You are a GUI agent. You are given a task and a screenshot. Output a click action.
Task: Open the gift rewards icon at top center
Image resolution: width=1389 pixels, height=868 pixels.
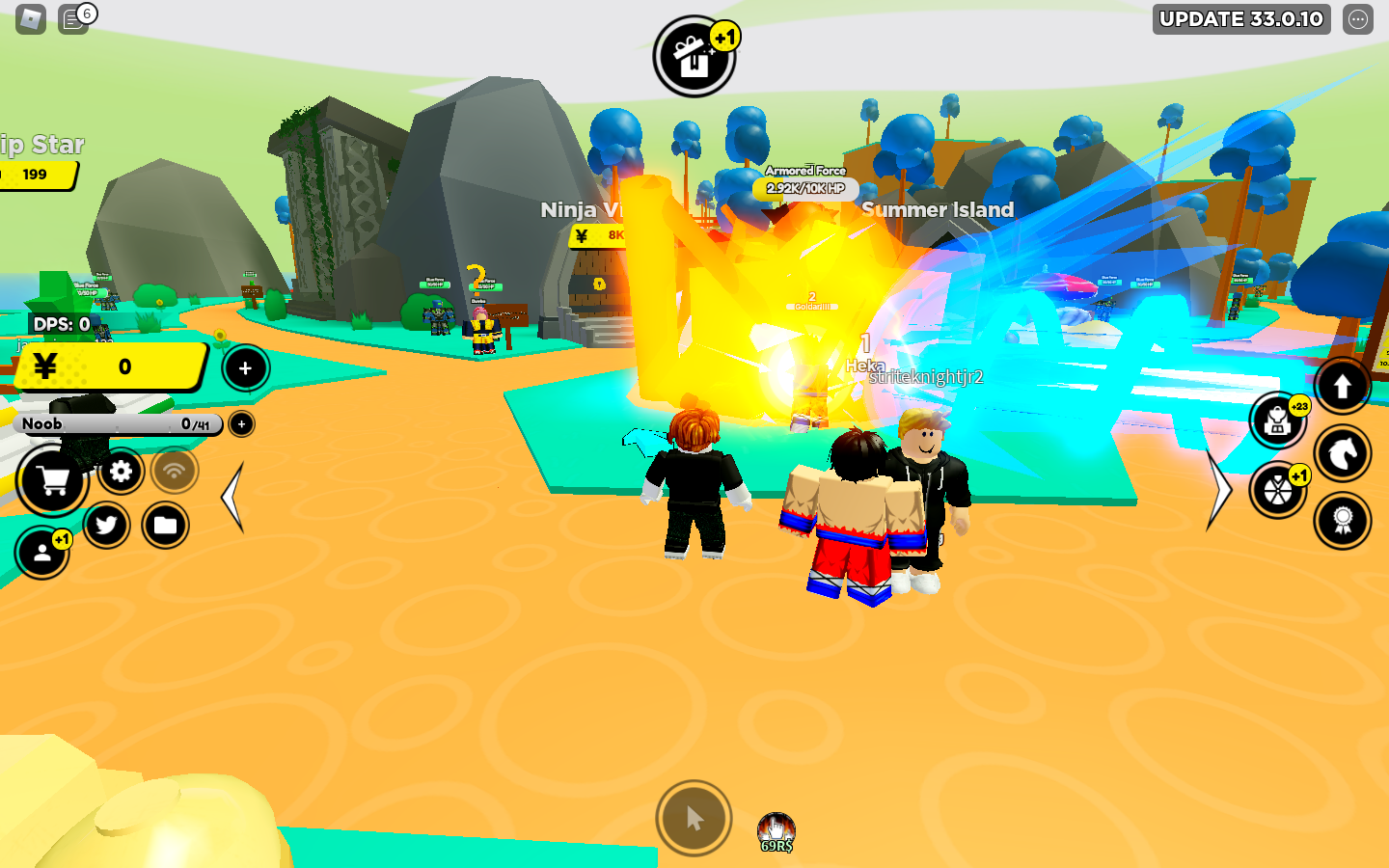694,56
